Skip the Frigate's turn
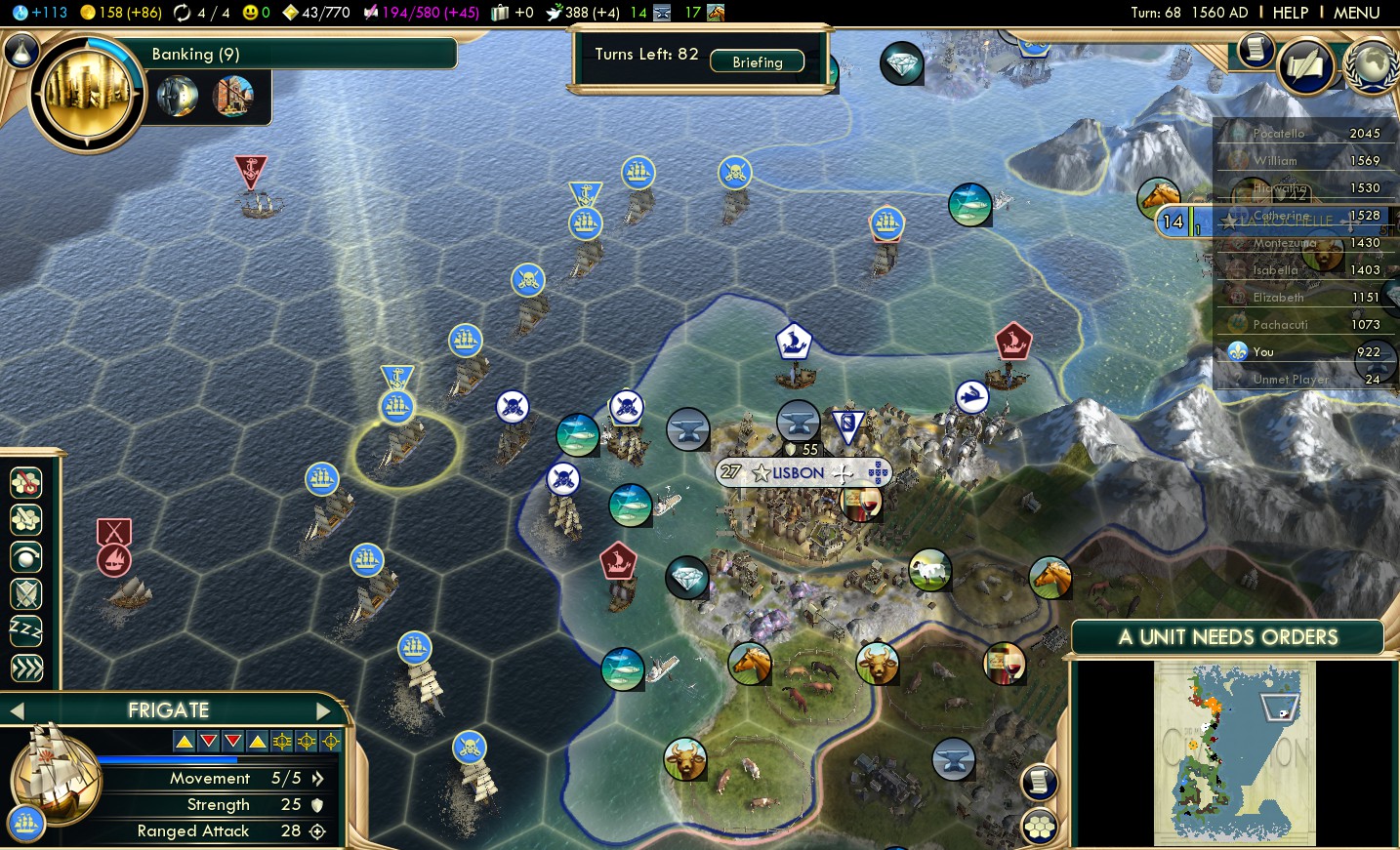 pyautogui.click(x=26, y=668)
